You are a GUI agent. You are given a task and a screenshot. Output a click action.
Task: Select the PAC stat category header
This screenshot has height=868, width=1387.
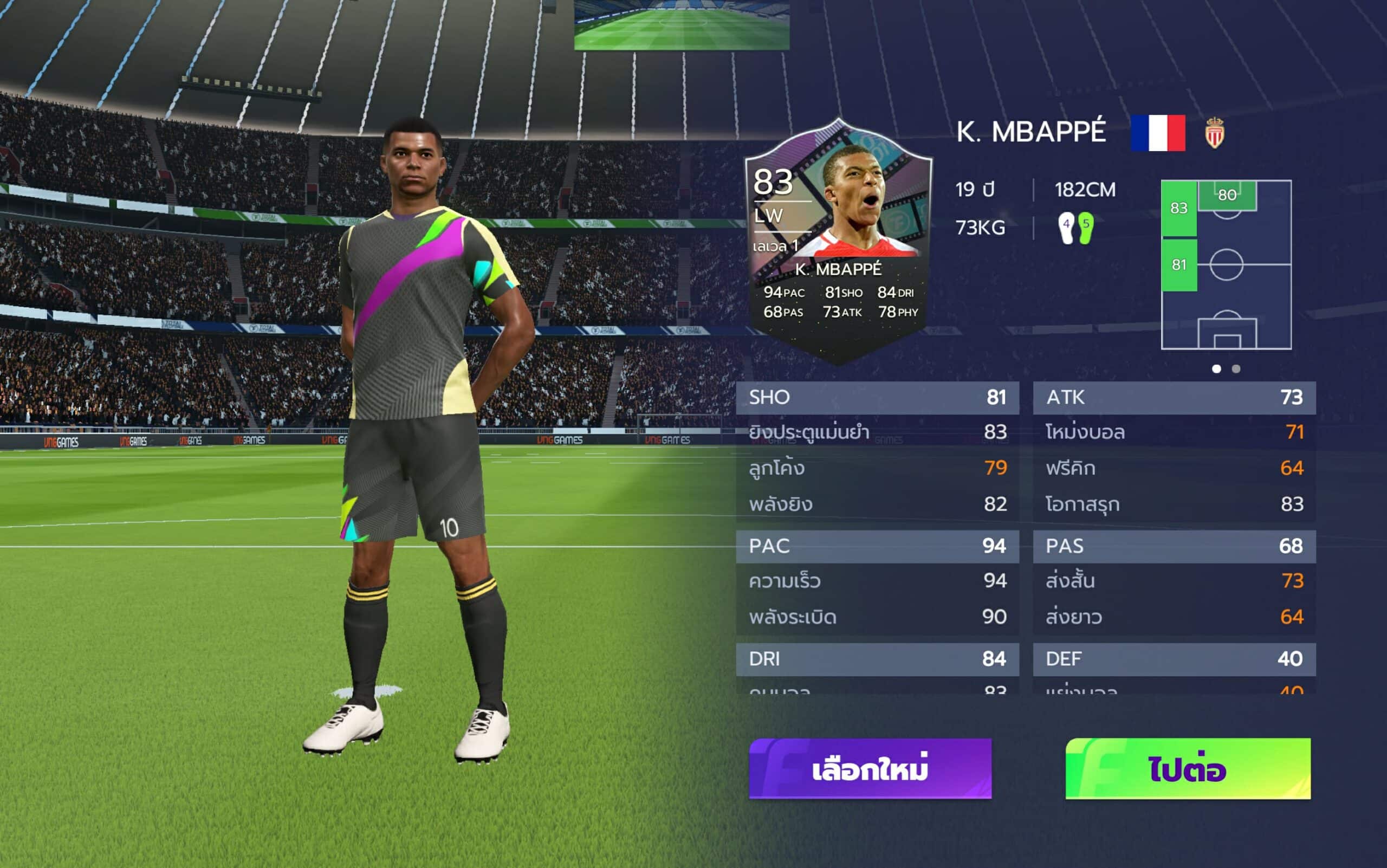877,546
